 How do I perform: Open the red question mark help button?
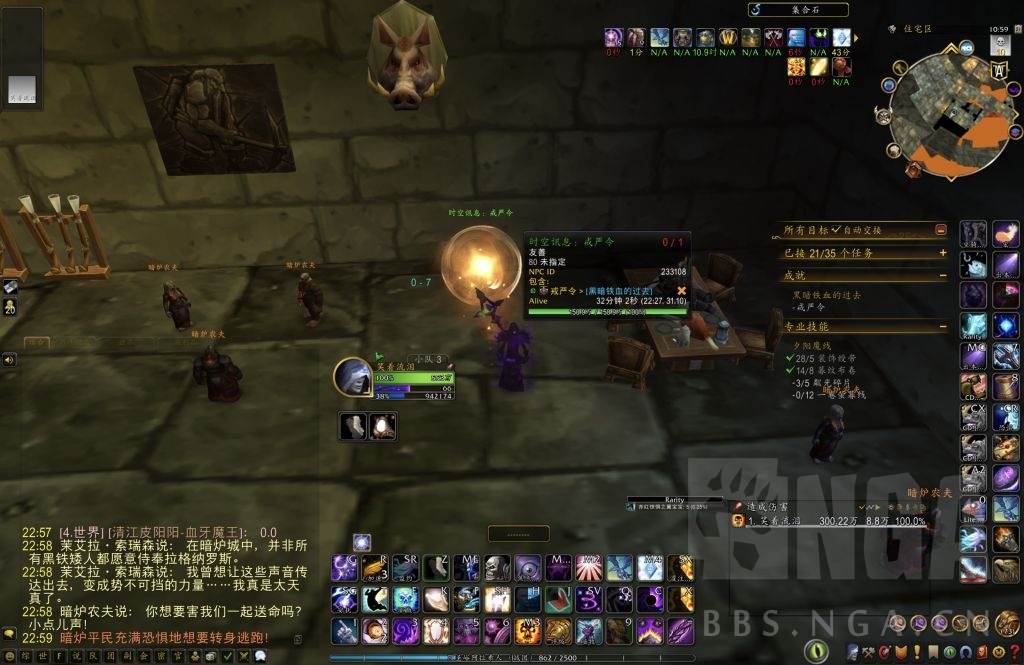tap(1012, 651)
